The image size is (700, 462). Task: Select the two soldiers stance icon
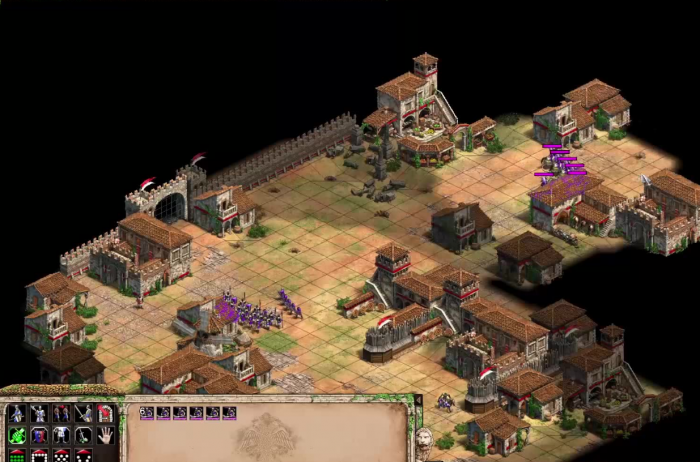(x=61, y=414)
